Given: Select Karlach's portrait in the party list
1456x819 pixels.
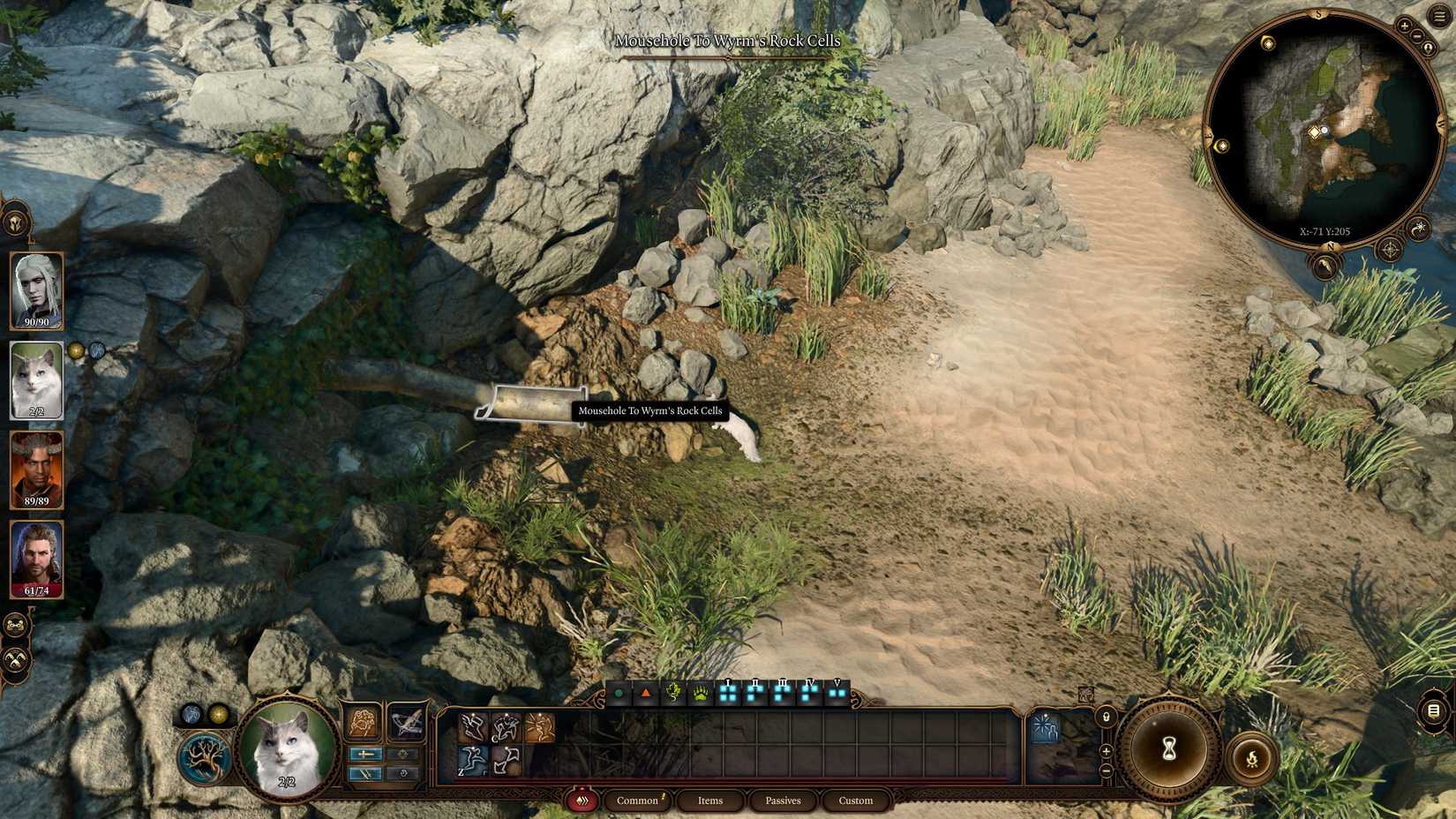Looking at the screenshot, I should click(37, 468).
